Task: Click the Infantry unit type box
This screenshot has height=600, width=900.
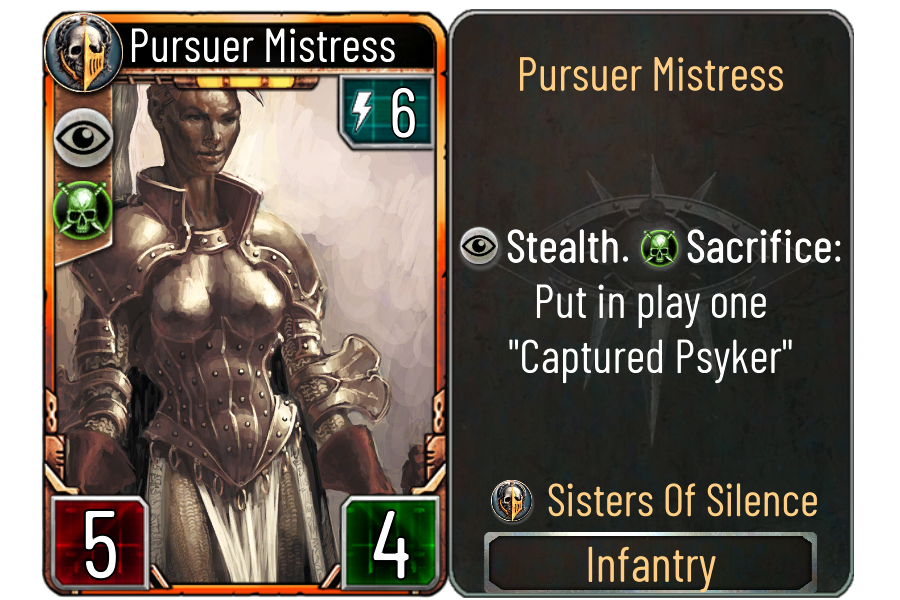Action: (x=650, y=565)
